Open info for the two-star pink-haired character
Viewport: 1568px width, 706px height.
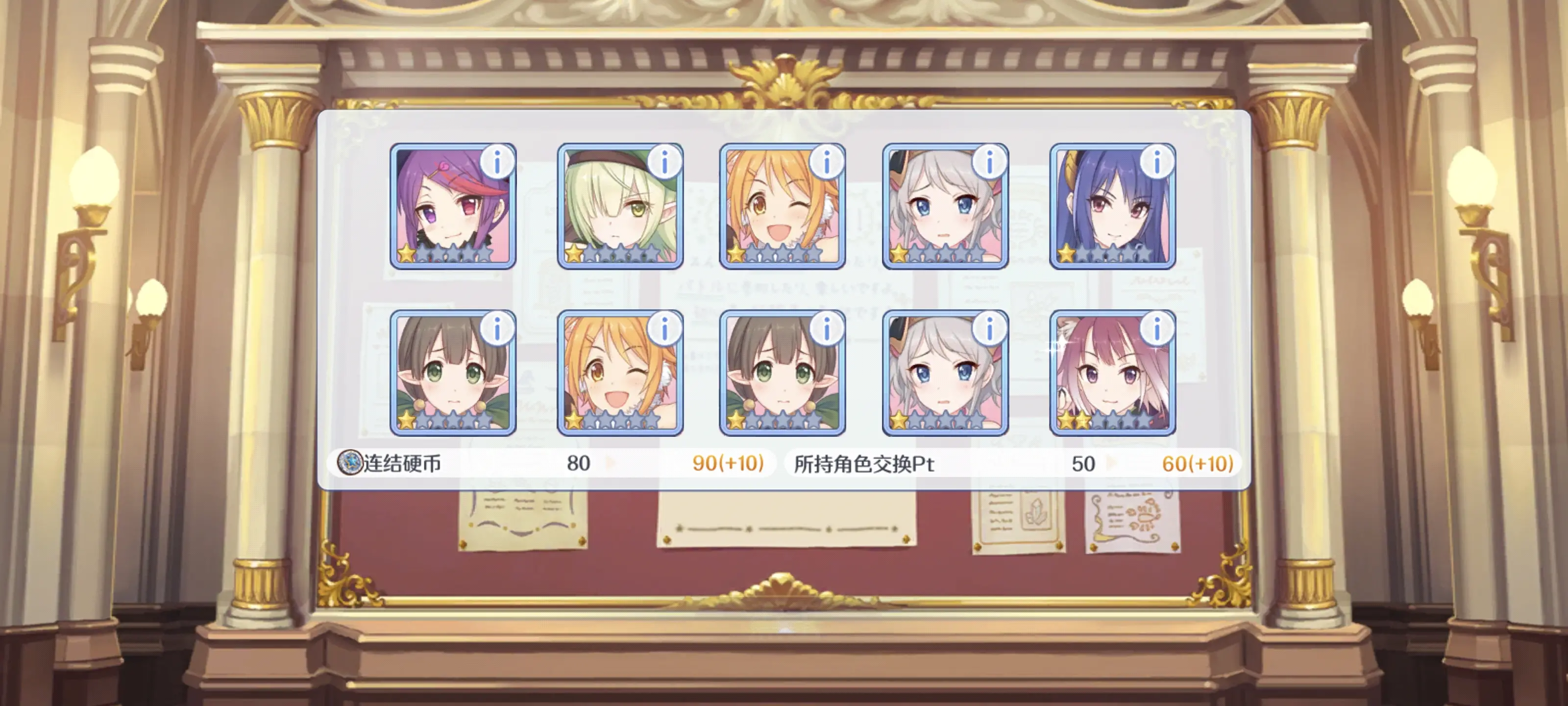coord(1156,328)
